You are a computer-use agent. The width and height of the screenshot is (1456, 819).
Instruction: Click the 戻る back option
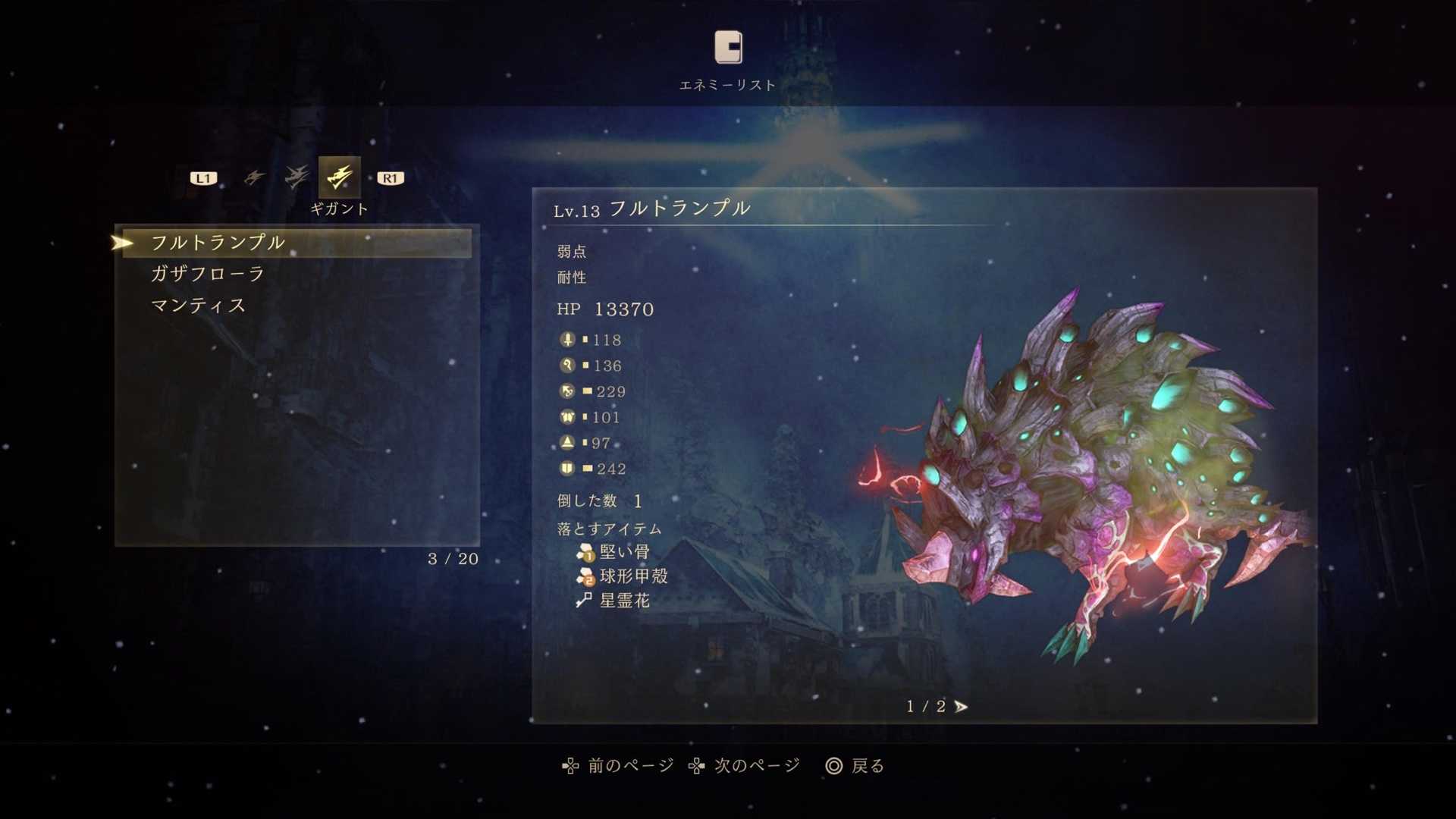pyautogui.click(x=855, y=766)
